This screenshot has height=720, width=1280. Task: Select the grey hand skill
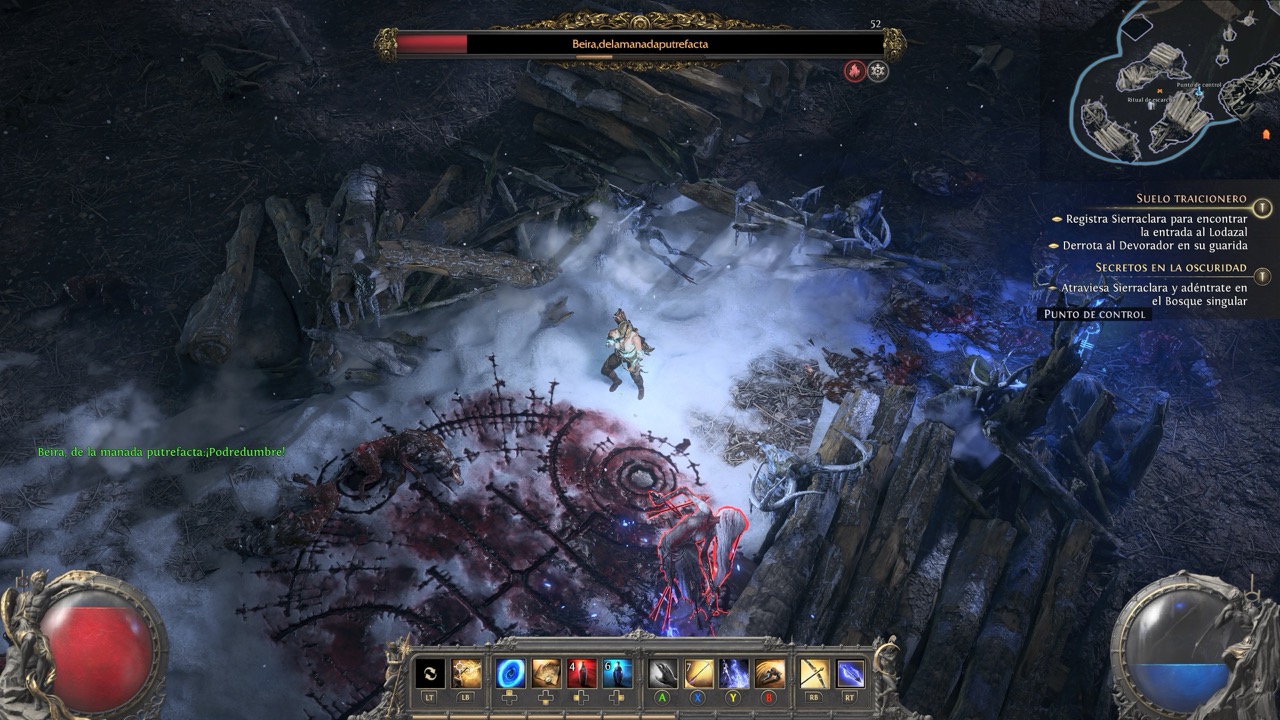(x=663, y=673)
